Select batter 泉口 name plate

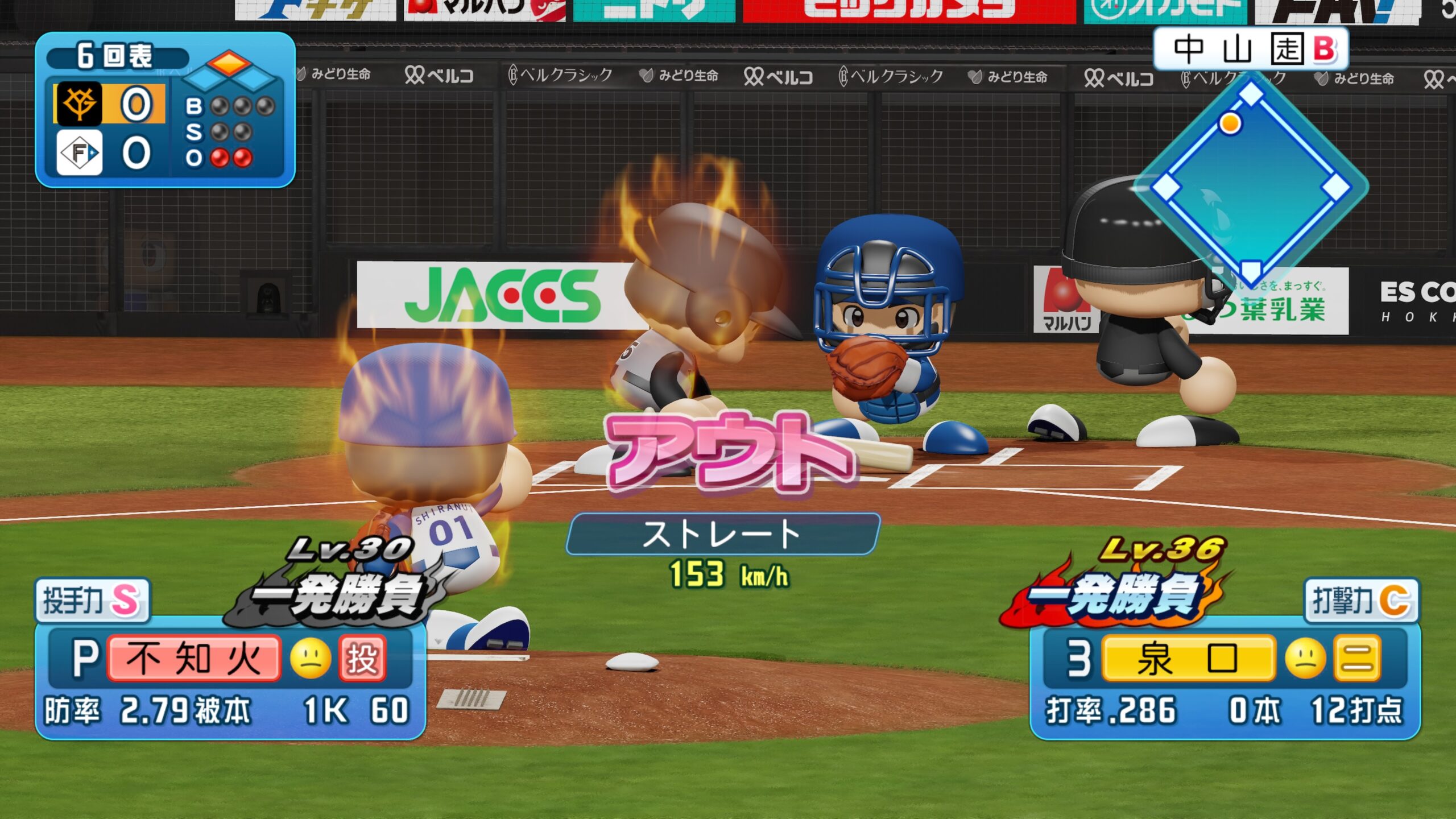pos(1188,659)
